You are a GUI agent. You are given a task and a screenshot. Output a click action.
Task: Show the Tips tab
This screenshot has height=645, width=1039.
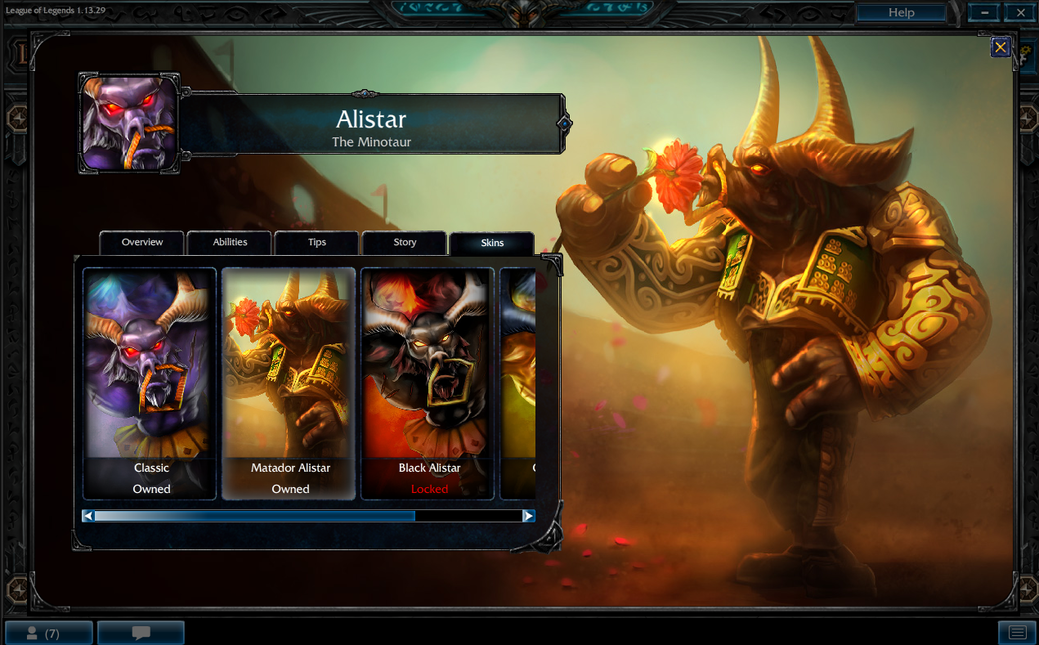tap(317, 242)
